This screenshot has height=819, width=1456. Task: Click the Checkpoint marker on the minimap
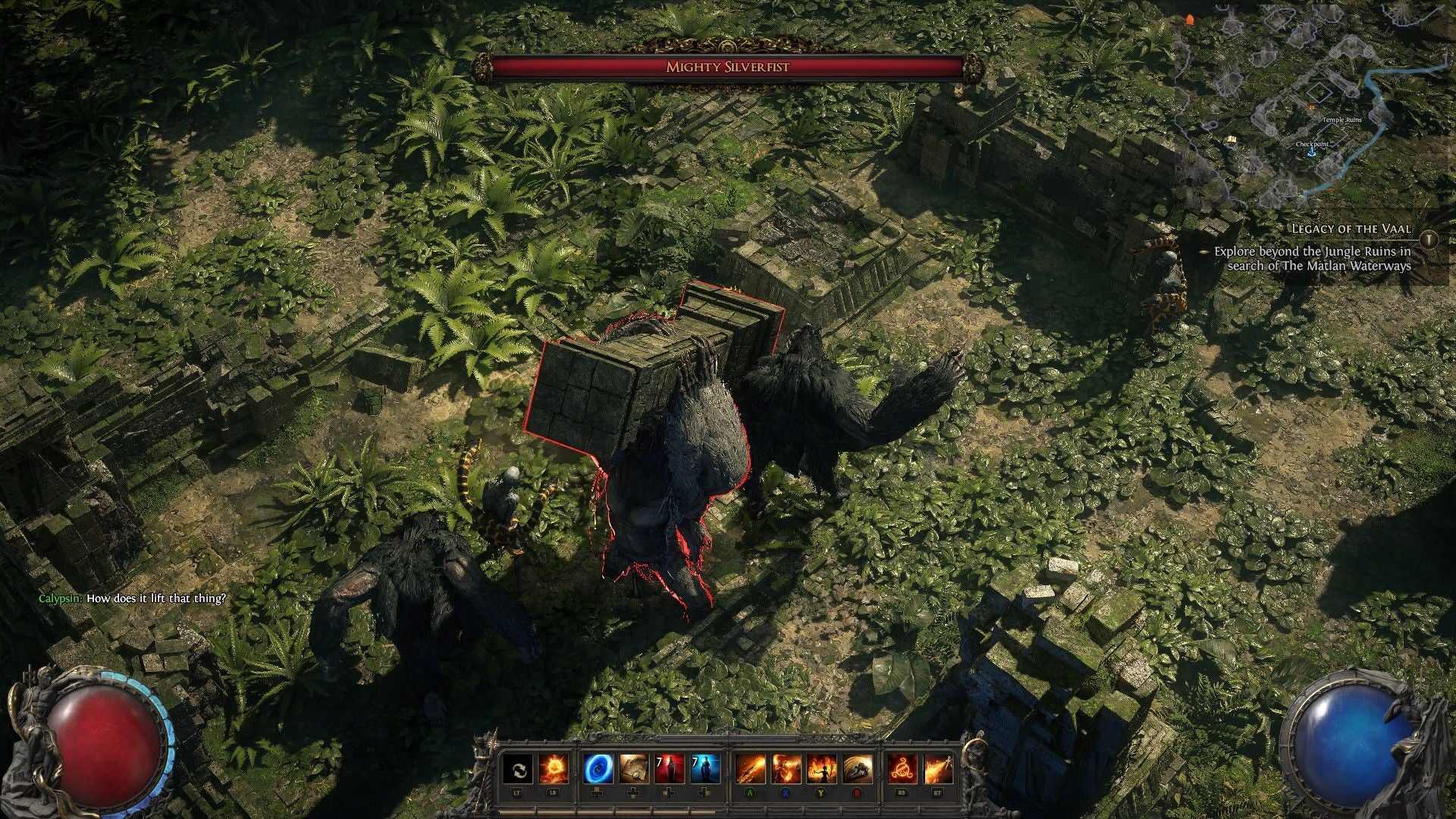click(1313, 144)
